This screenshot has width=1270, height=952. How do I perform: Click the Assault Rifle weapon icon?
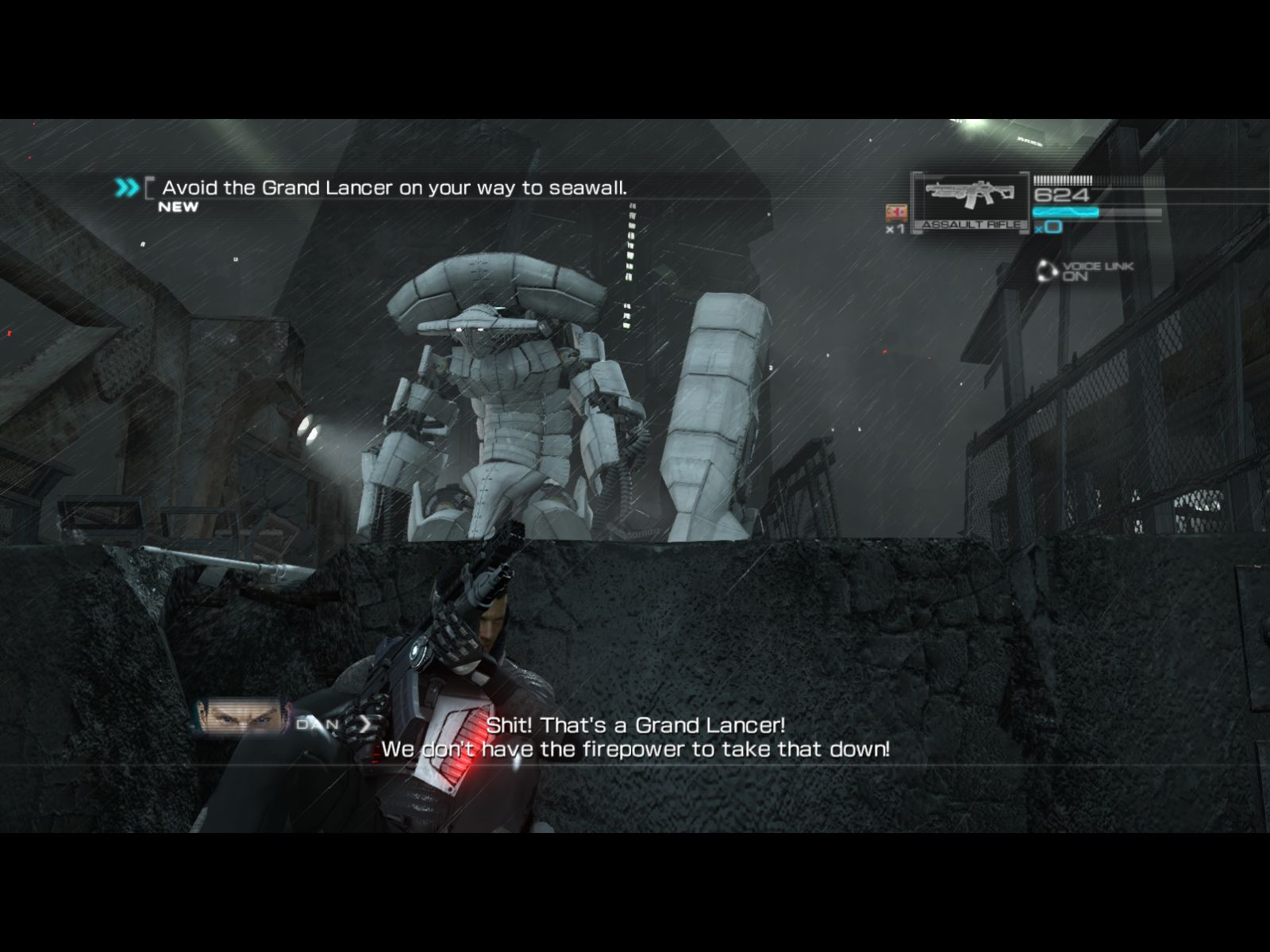click(971, 200)
